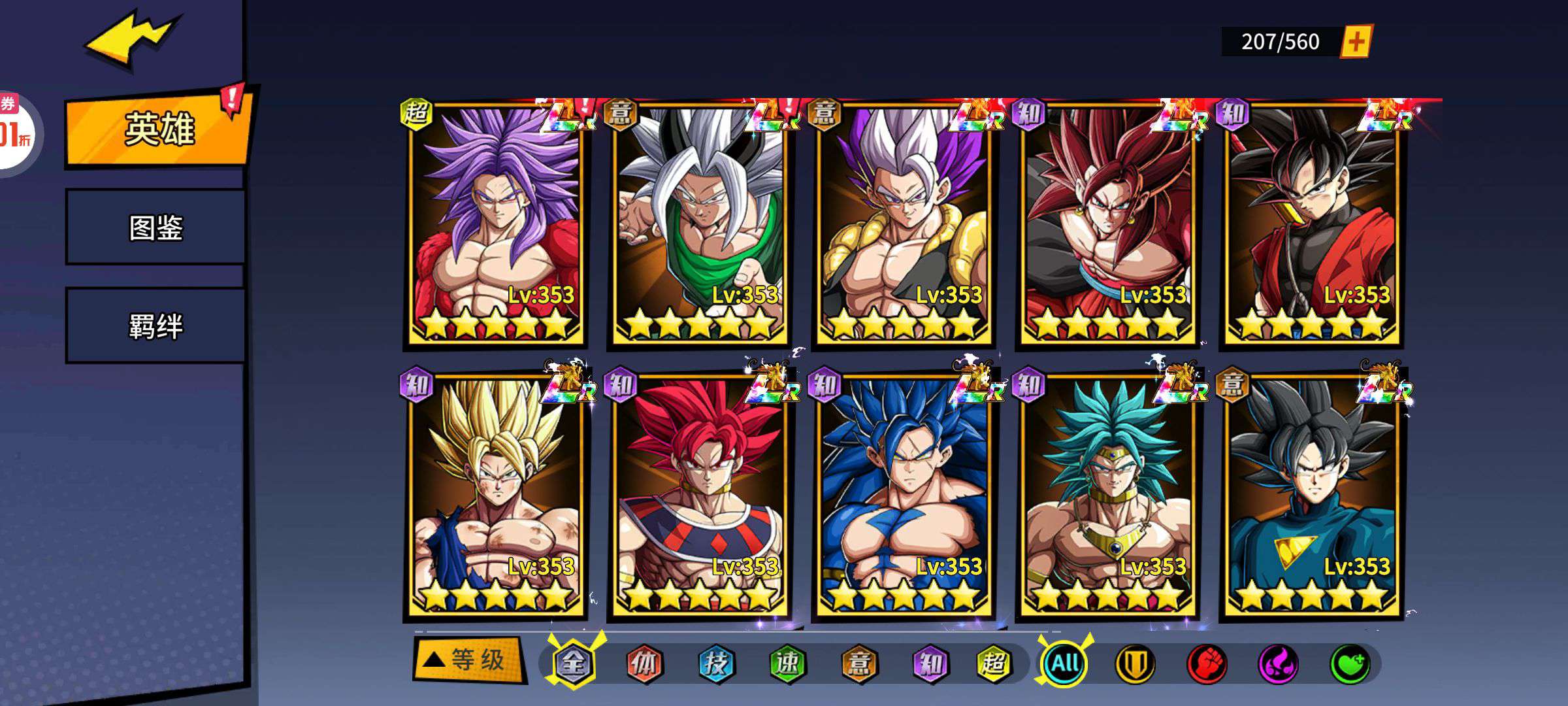Expand hero capacity with the plus button
Viewport: 1568px width, 706px height.
1356,42
